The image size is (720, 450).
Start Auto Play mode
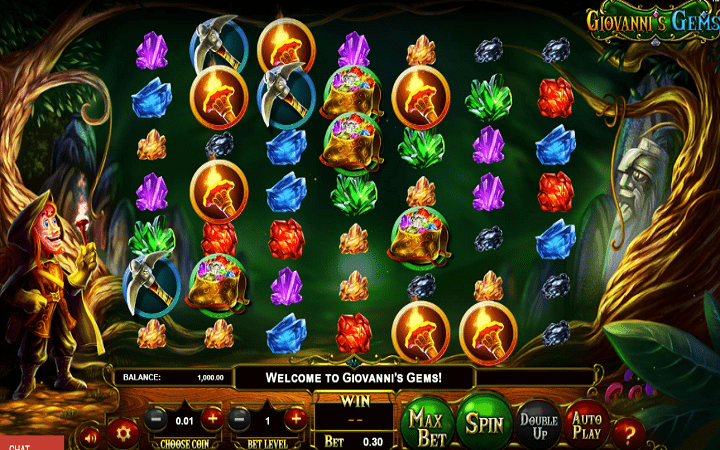[586, 421]
